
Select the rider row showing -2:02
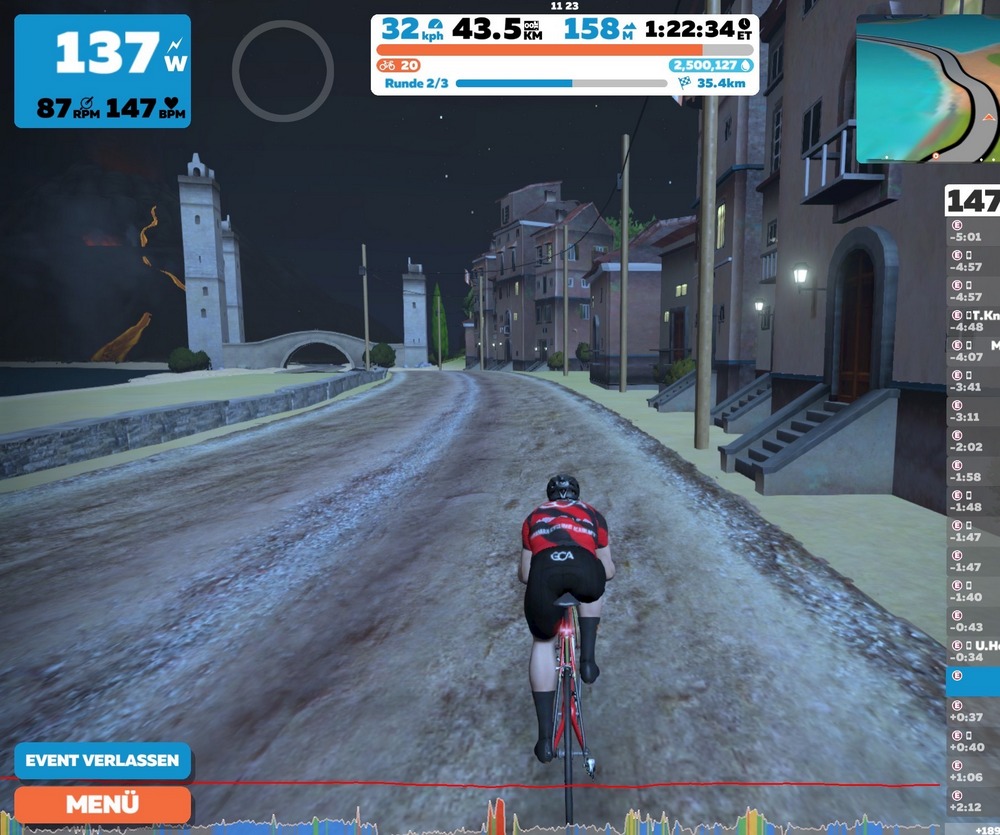click(973, 441)
